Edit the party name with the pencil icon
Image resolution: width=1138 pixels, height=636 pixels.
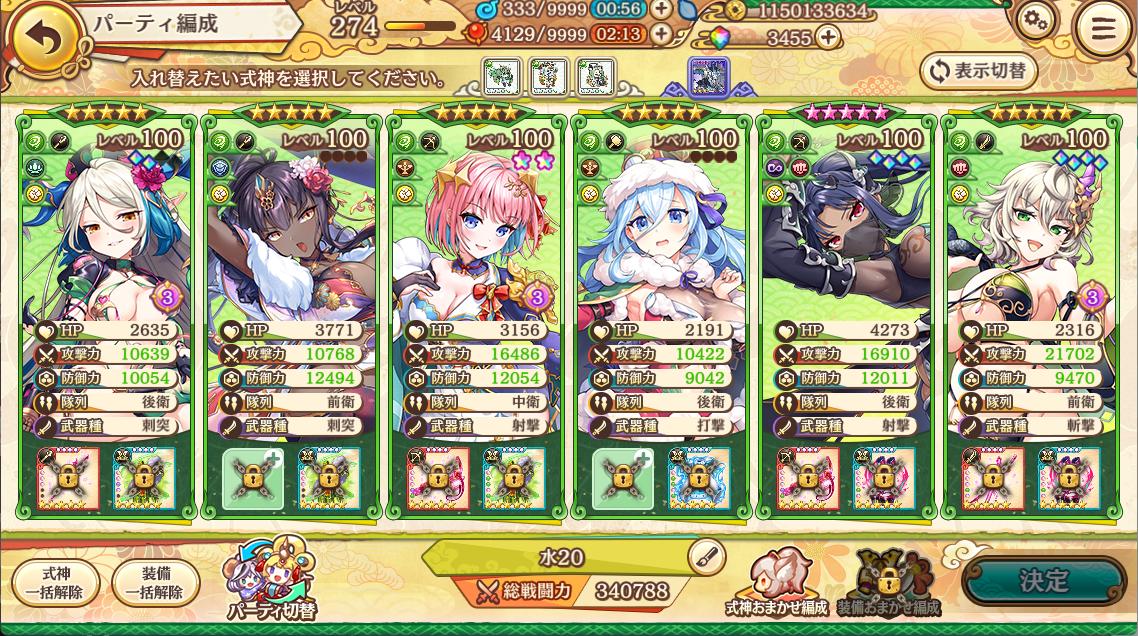pos(706,556)
